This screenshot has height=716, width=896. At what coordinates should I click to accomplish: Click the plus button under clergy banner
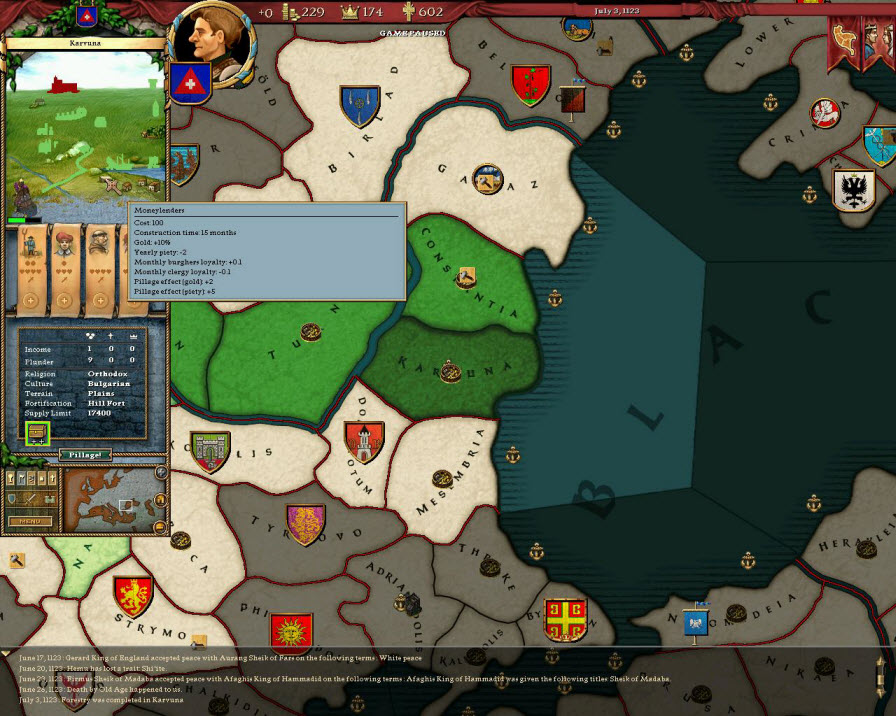[x=99, y=300]
